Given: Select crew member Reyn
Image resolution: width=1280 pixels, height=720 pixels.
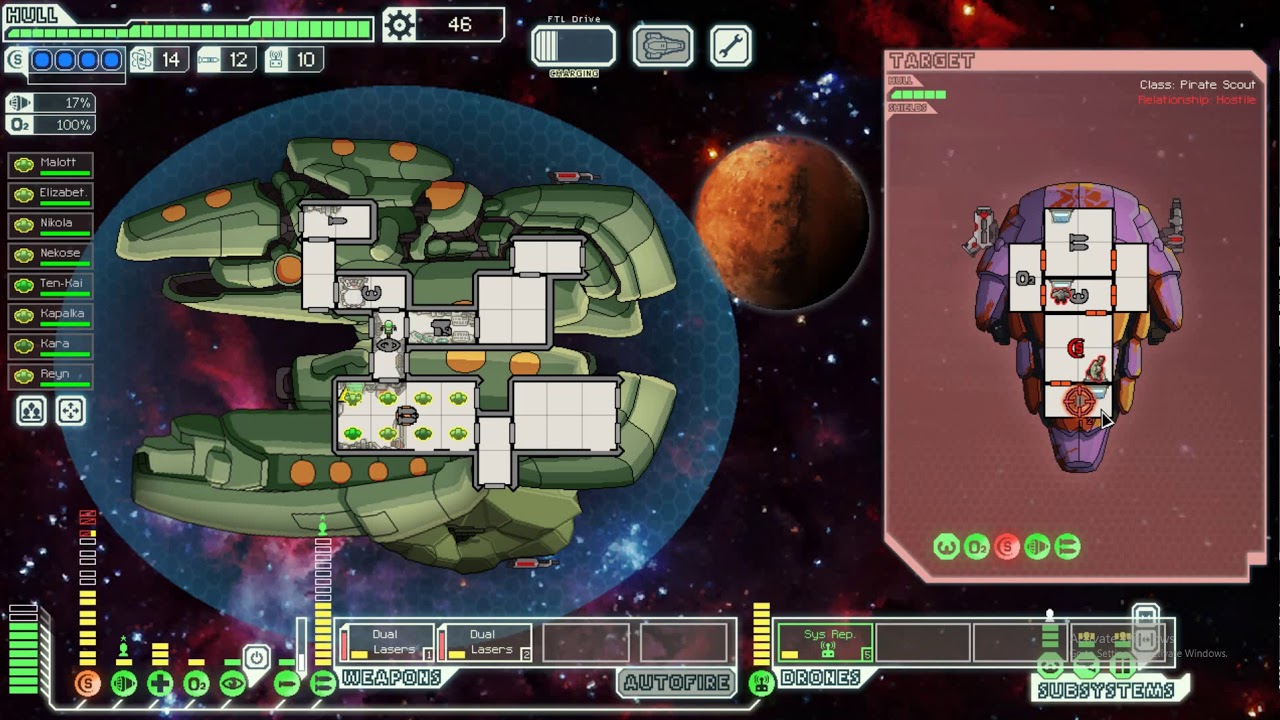Looking at the screenshot, I should 51,375.
